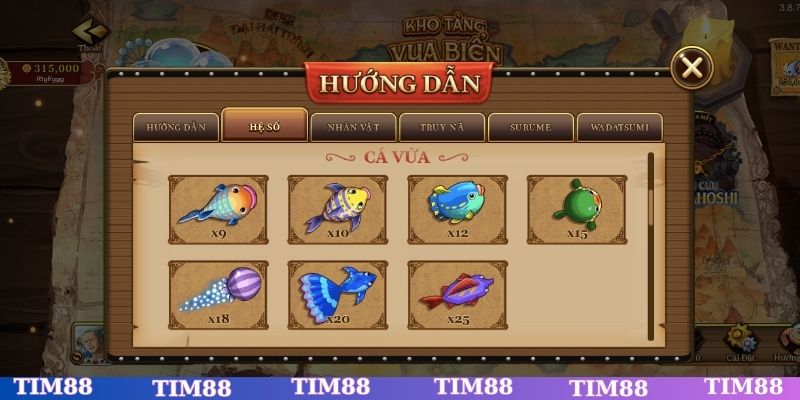
Task: Select the x12 blue-green fish tile
Action: pos(457,209)
